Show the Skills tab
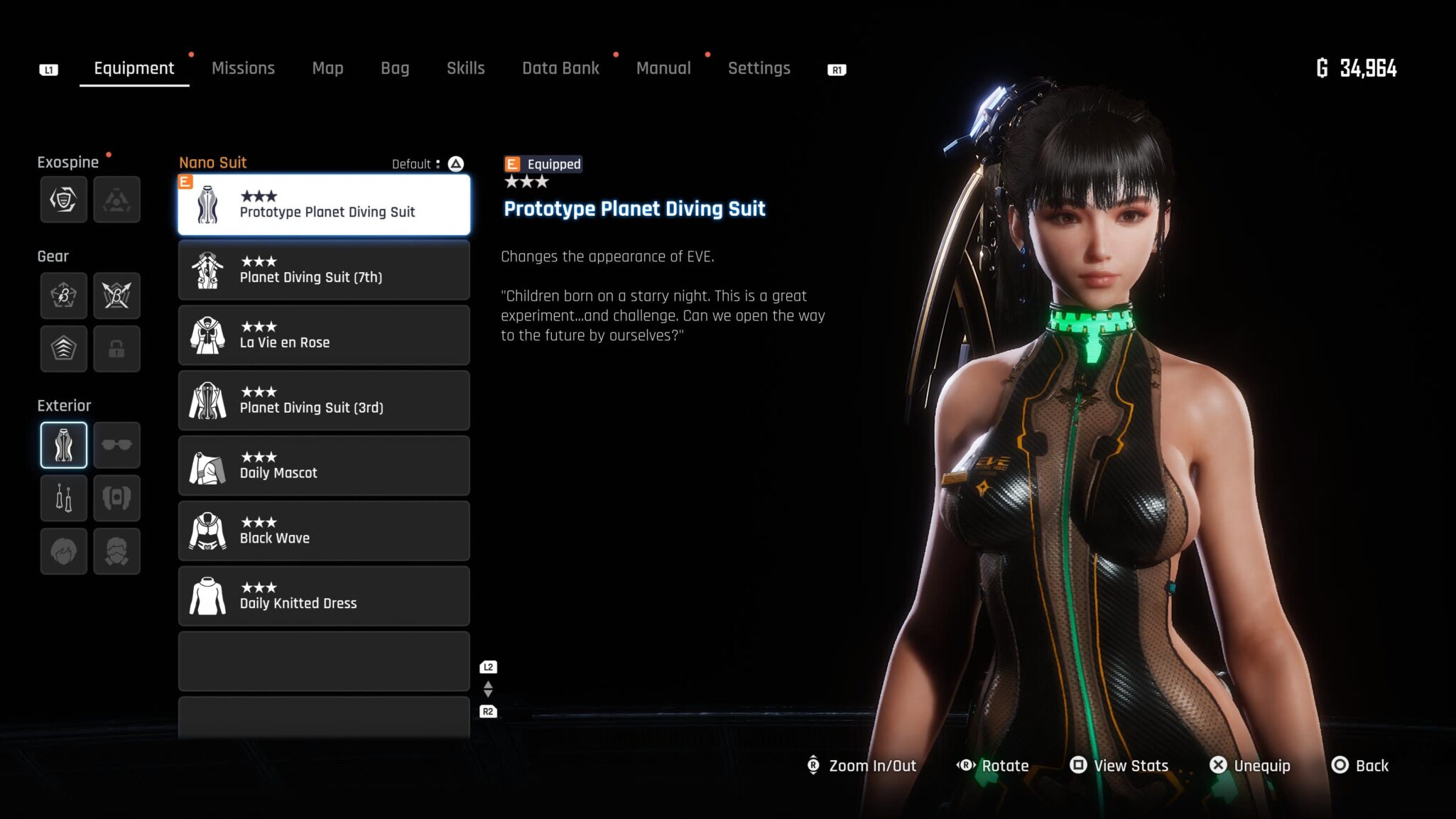This screenshot has width=1456, height=819. tap(465, 68)
